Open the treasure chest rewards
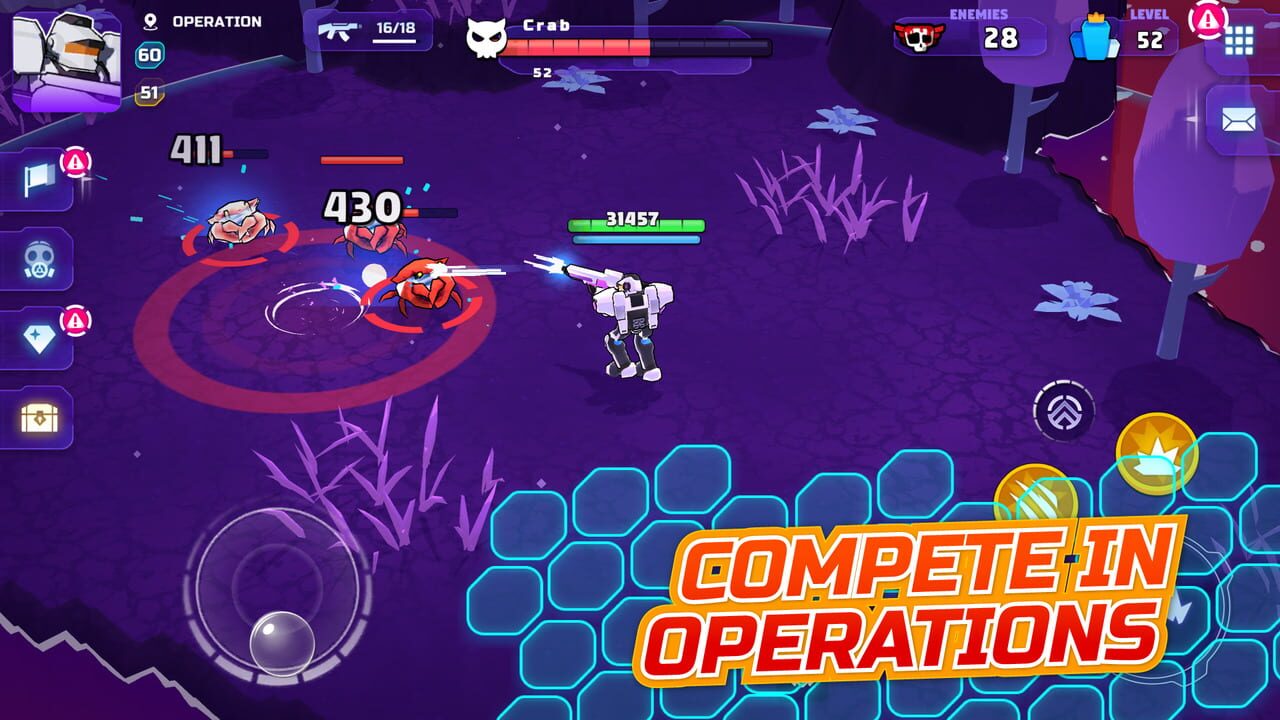The image size is (1280, 720). point(40,419)
